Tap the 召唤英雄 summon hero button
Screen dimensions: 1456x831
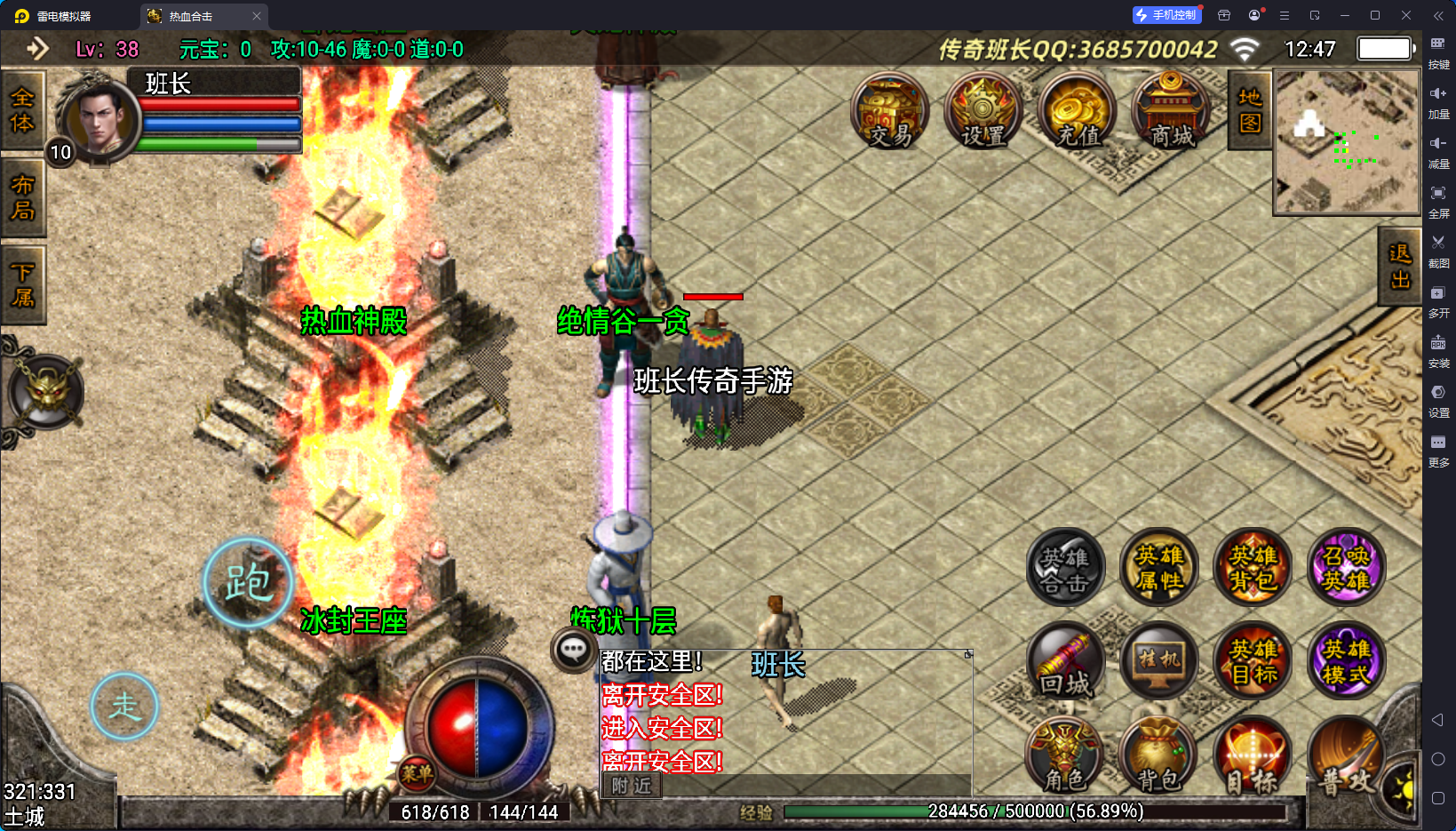click(x=1346, y=569)
